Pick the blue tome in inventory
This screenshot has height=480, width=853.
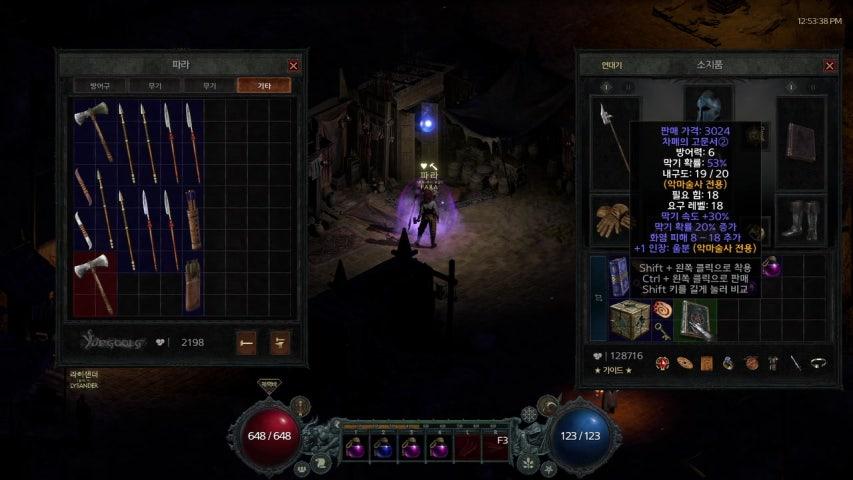click(619, 275)
